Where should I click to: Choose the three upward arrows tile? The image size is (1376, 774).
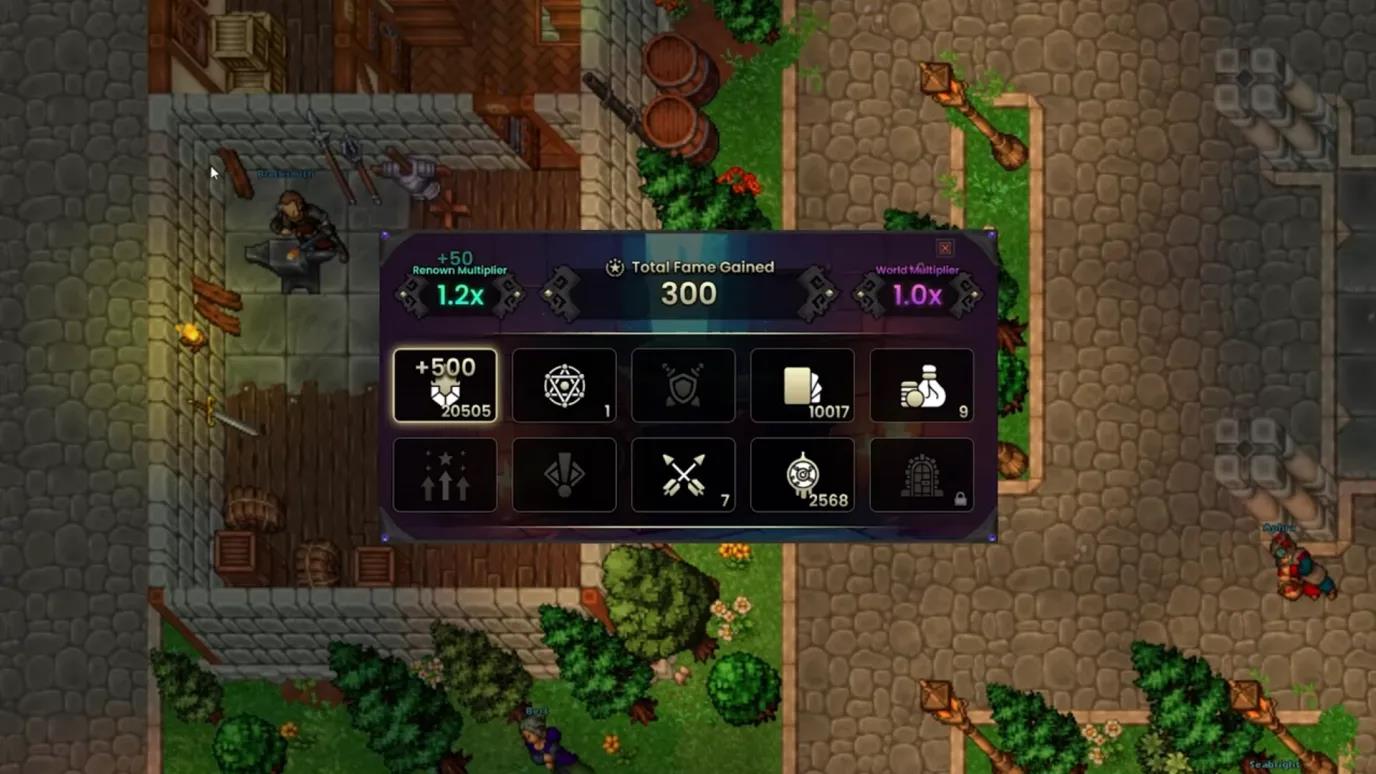[445, 475]
